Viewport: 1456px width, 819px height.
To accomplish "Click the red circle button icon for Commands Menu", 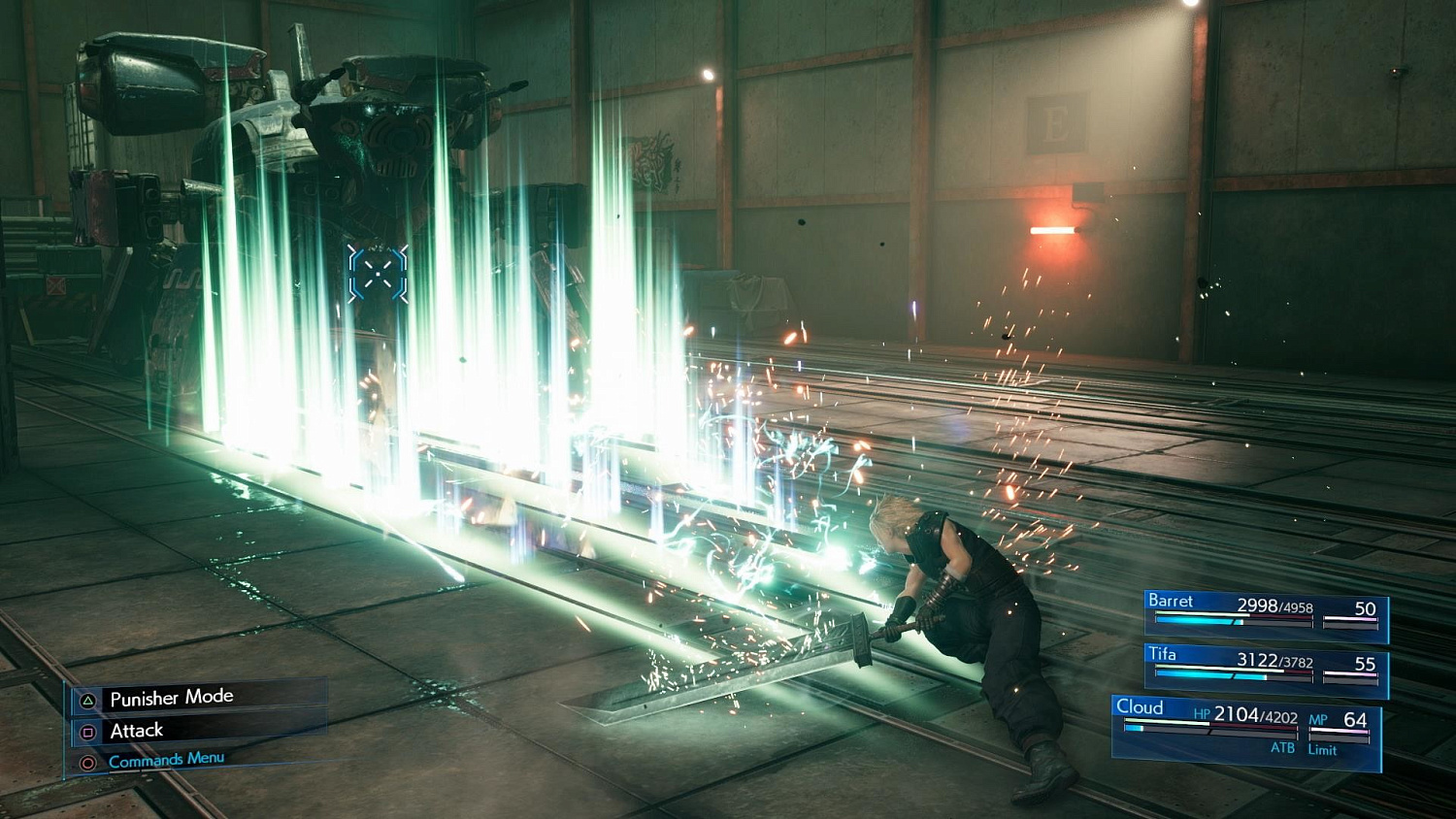I will [87, 763].
